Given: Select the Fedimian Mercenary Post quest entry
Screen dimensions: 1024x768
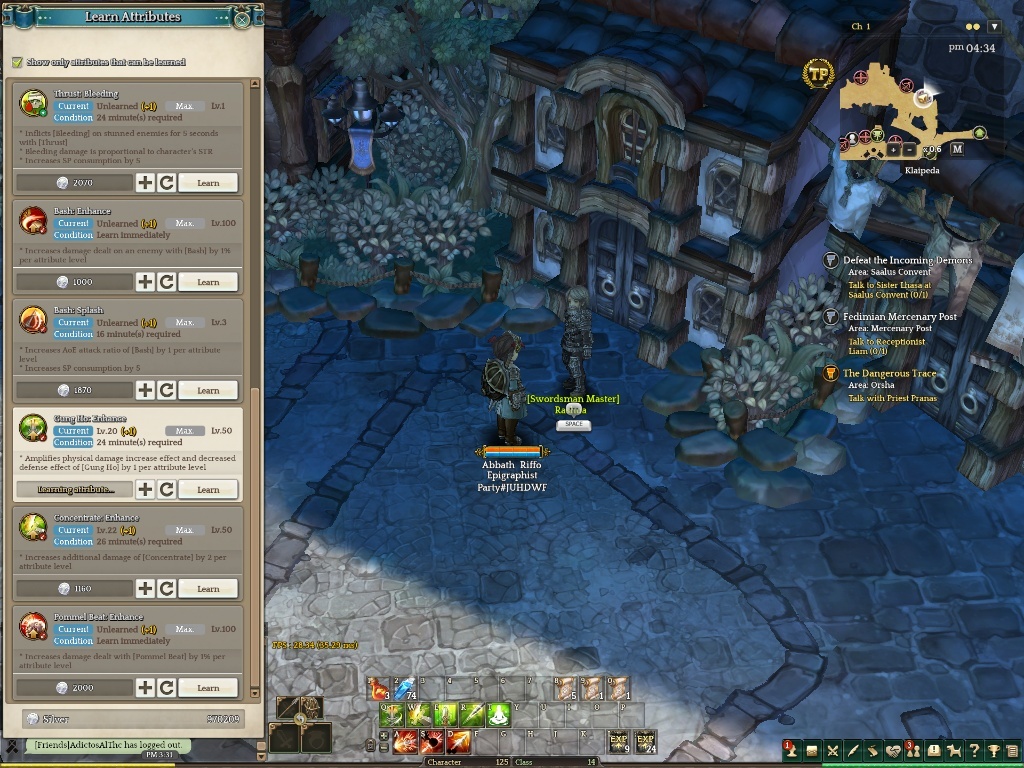Looking at the screenshot, I should tap(900, 317).
